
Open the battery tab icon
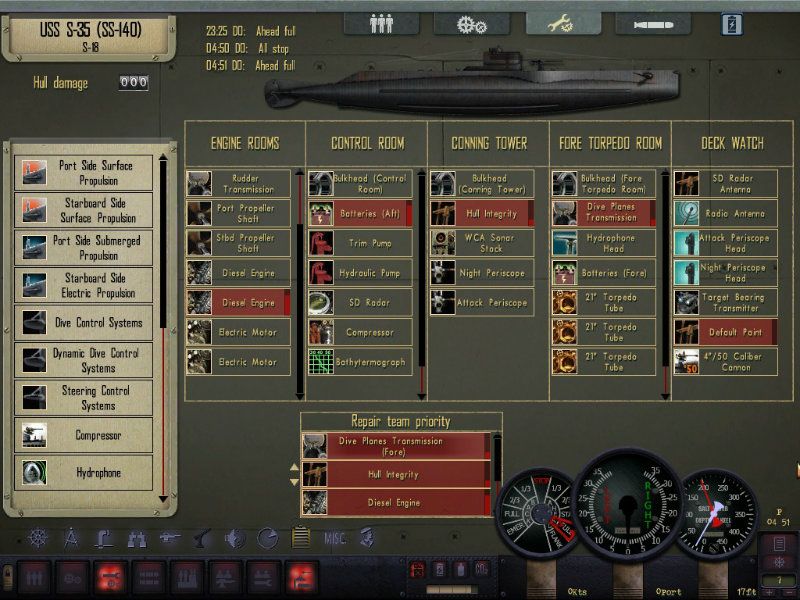733,24
